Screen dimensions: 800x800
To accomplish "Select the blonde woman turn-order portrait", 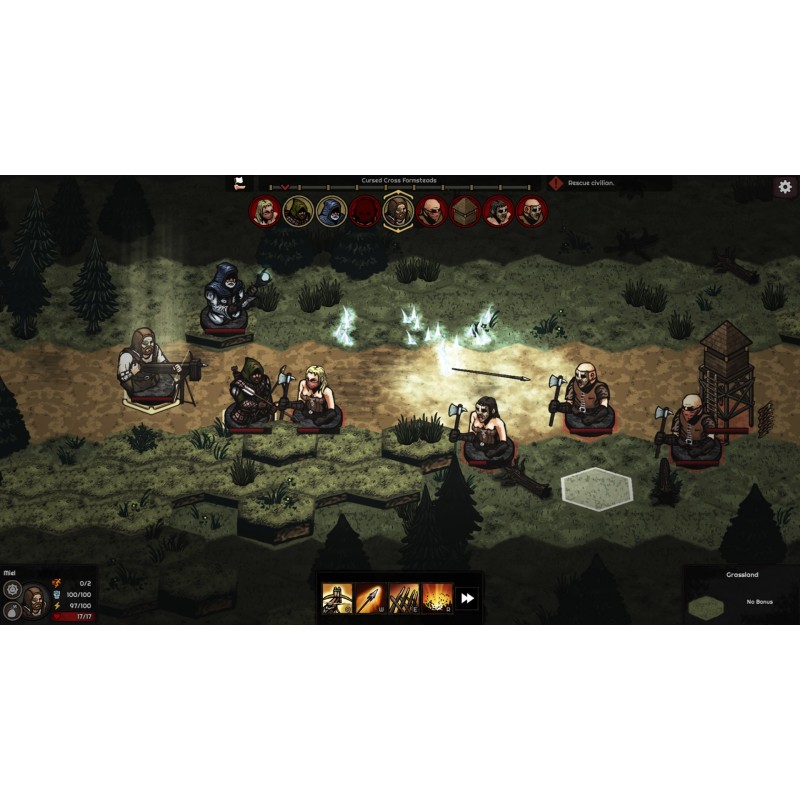I will click(x=265, y=210).
